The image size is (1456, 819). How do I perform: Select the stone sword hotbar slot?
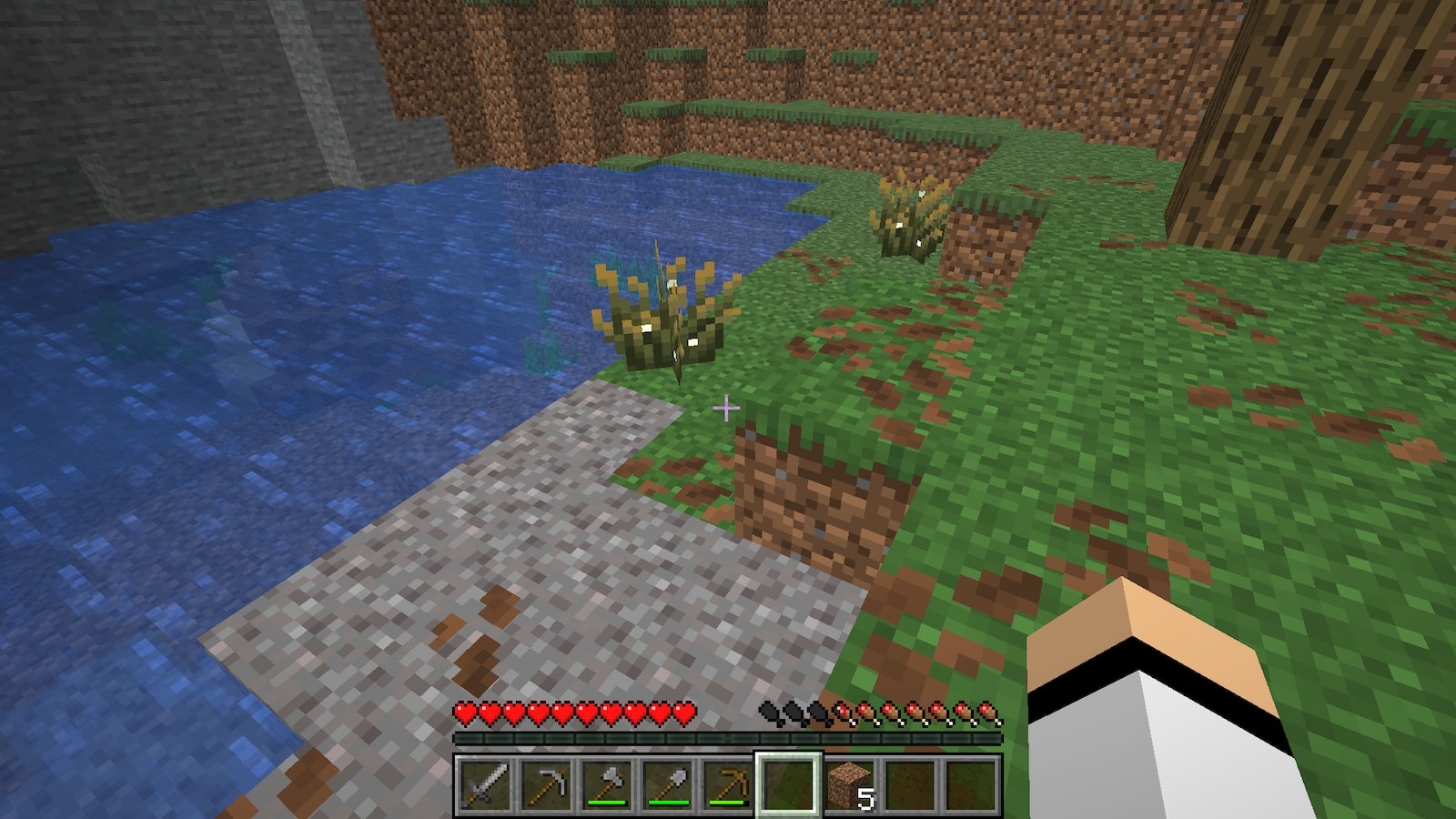pos(486,784)
